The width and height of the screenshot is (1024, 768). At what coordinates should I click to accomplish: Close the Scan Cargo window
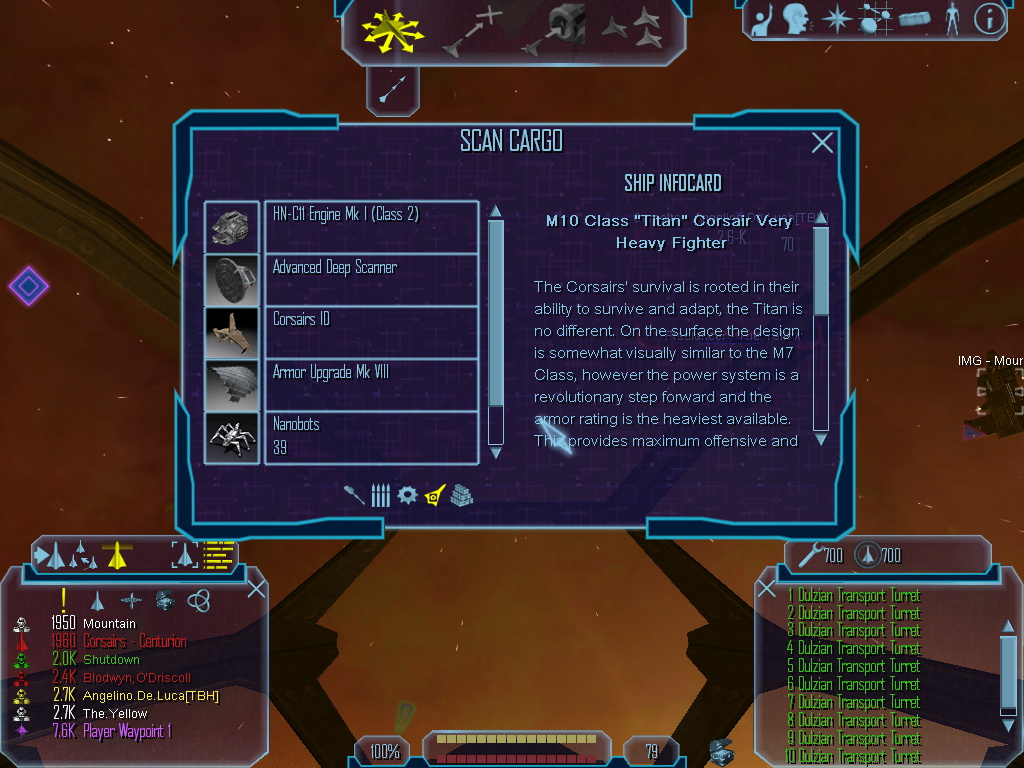click(822, 143)
